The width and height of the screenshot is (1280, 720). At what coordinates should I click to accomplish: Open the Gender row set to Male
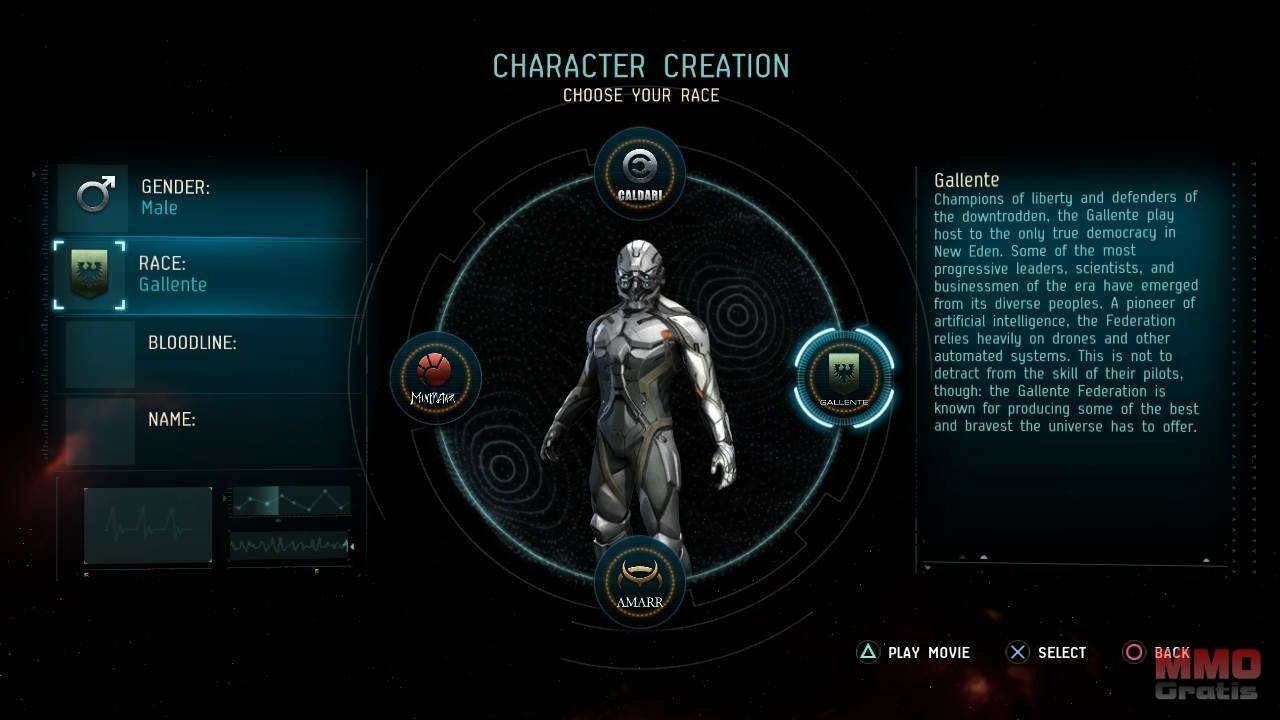(x=210, y=198)
